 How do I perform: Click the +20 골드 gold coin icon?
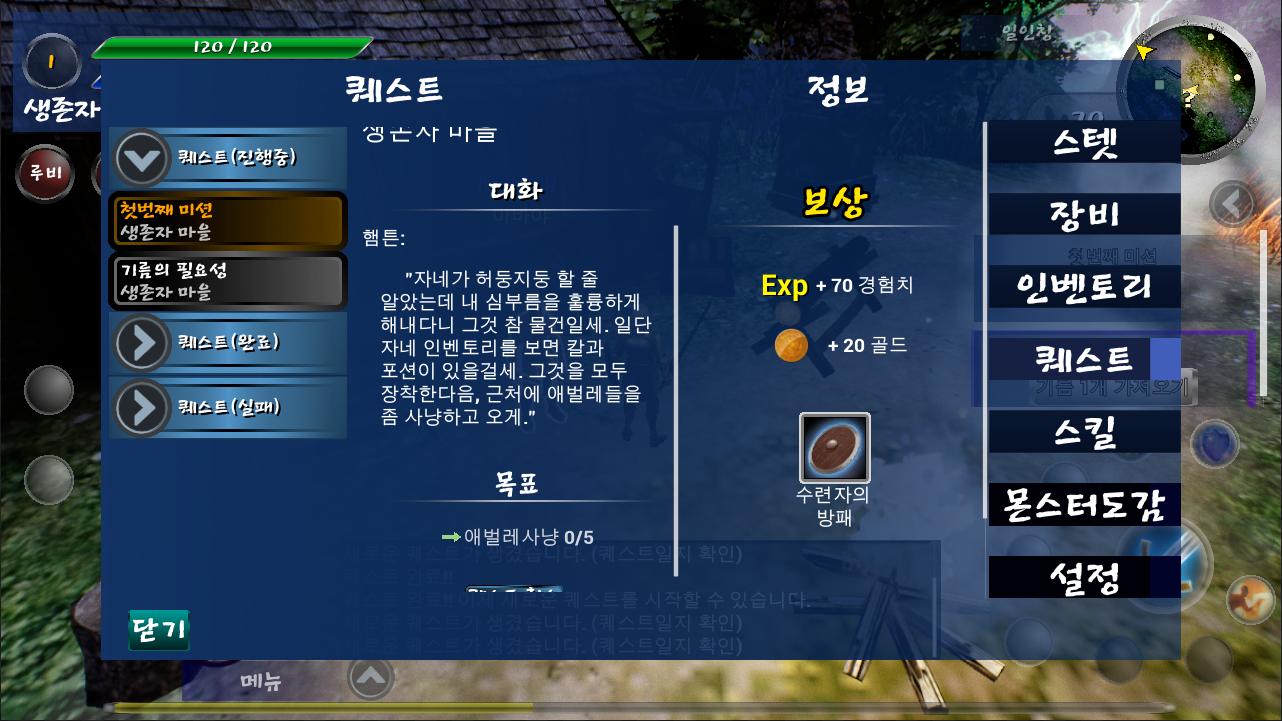tap(791, 345)
